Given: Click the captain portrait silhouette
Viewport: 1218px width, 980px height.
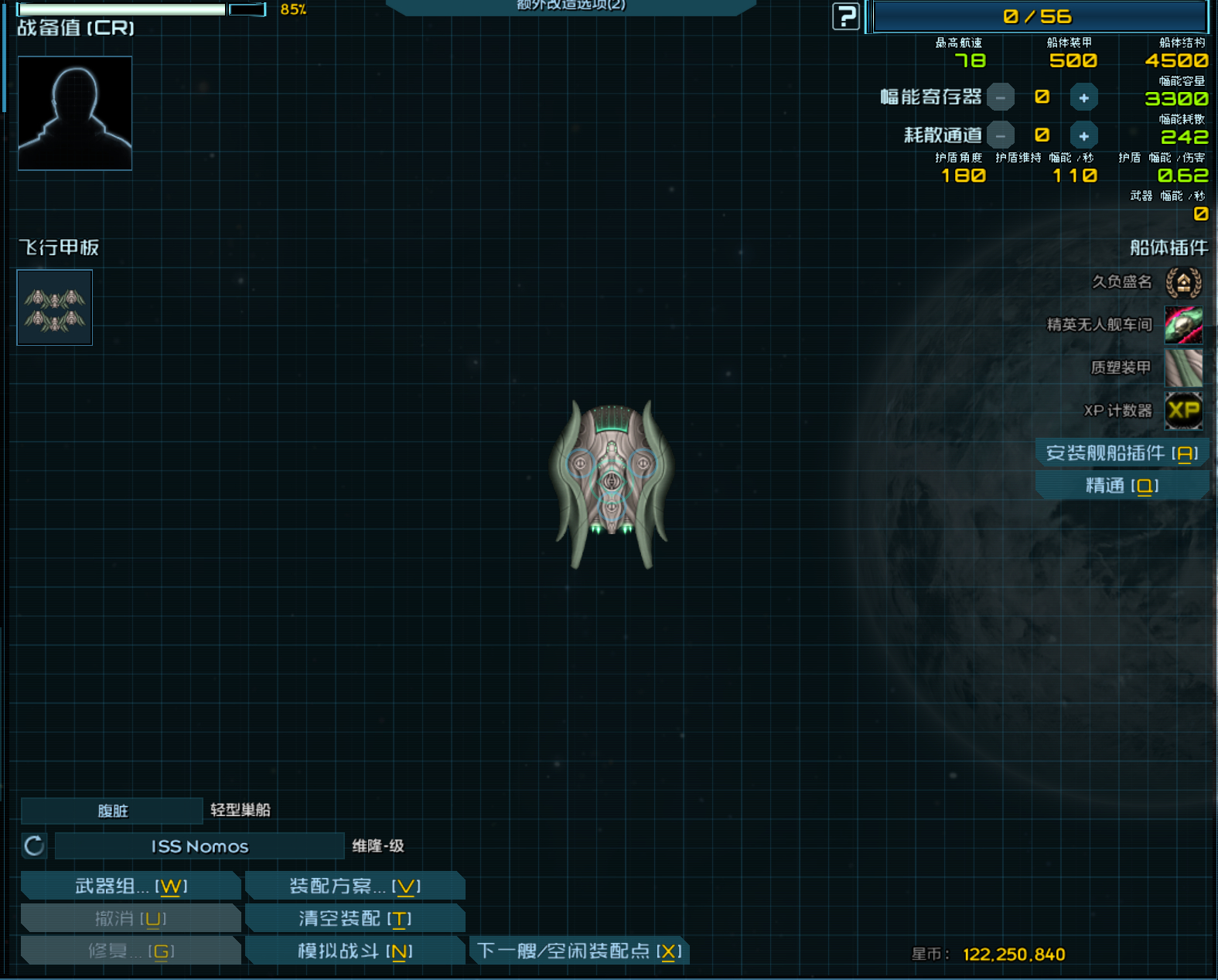Looking at the screenshot, I should tap(75, 113).
